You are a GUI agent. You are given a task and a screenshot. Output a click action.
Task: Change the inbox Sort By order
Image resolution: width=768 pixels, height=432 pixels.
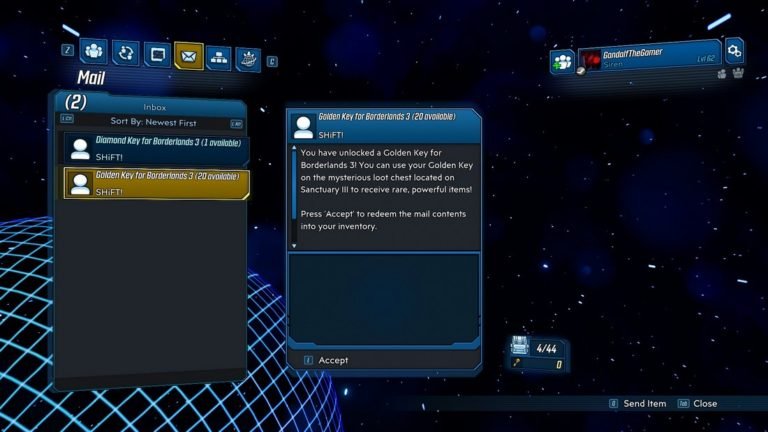(153, 121)
